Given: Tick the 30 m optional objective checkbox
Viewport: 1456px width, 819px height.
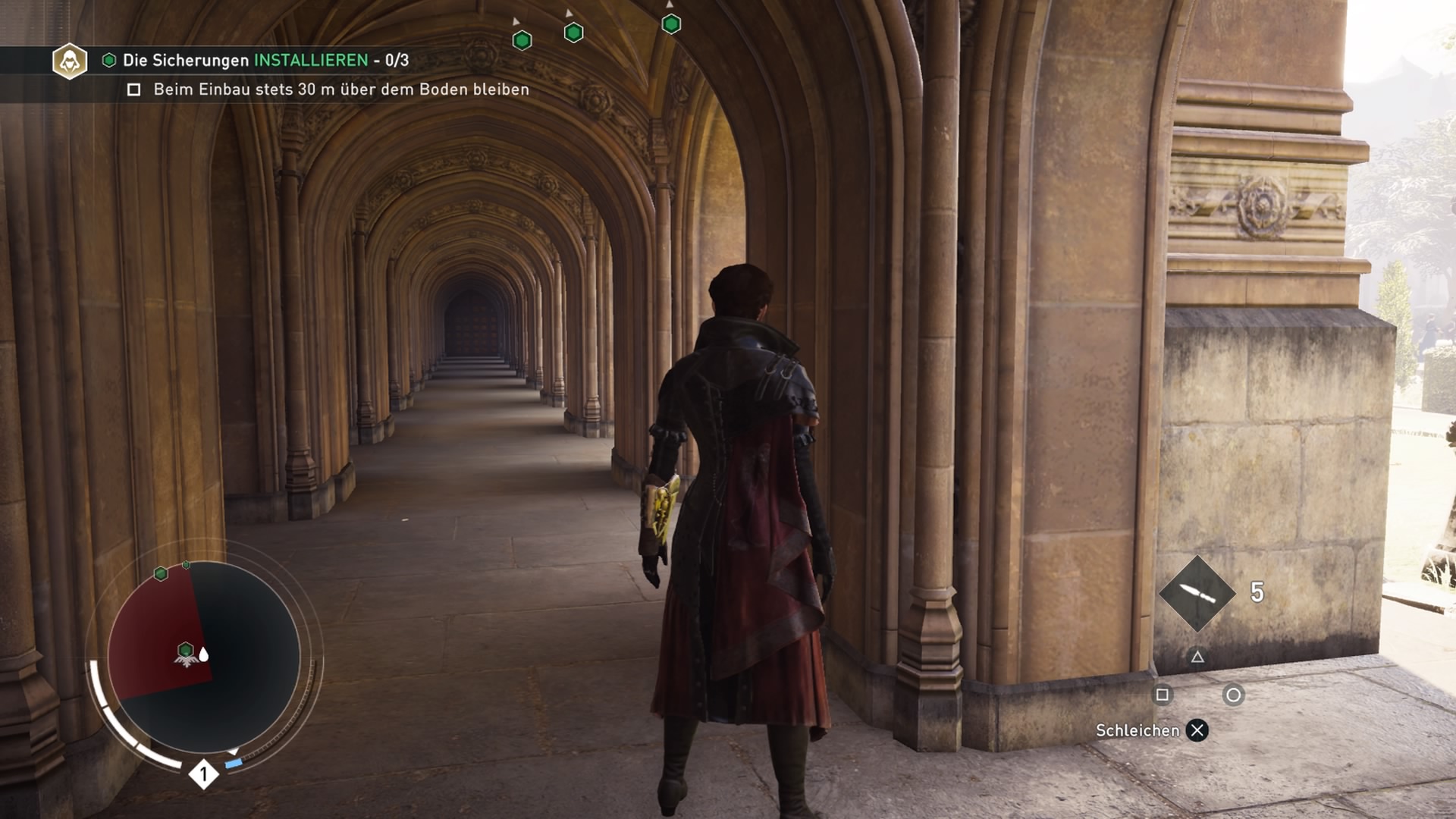Looking at the screenshot, I should [134, 90].
